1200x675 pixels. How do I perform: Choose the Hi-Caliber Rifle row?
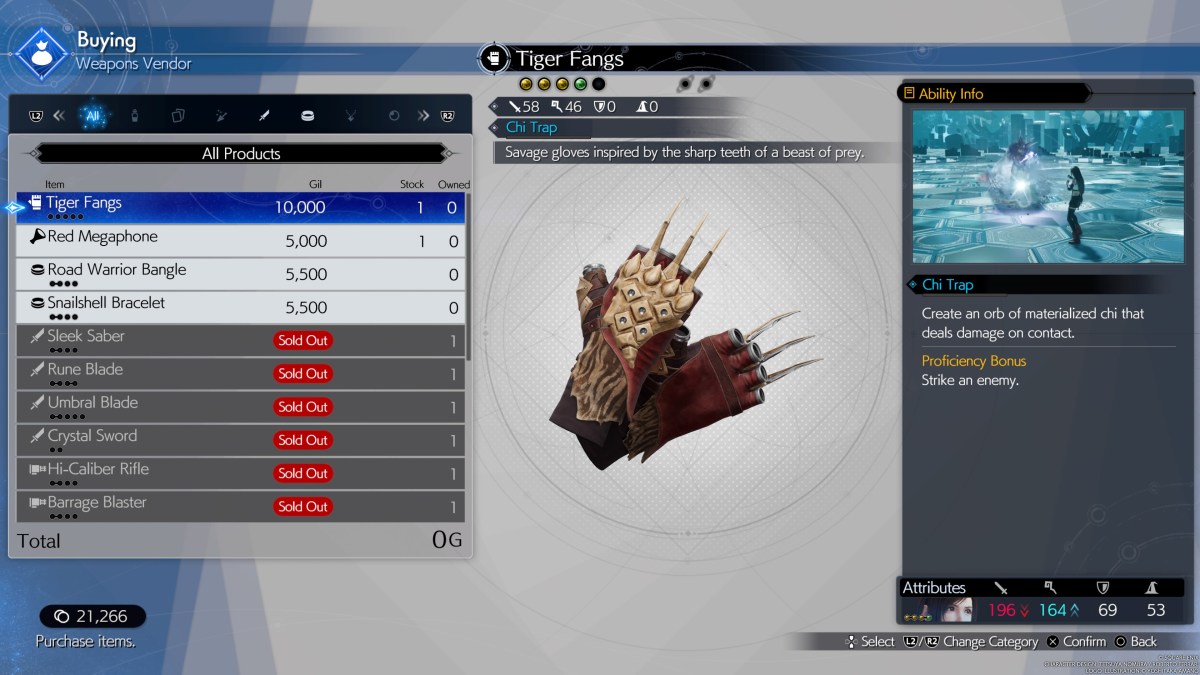coord(240,473)
